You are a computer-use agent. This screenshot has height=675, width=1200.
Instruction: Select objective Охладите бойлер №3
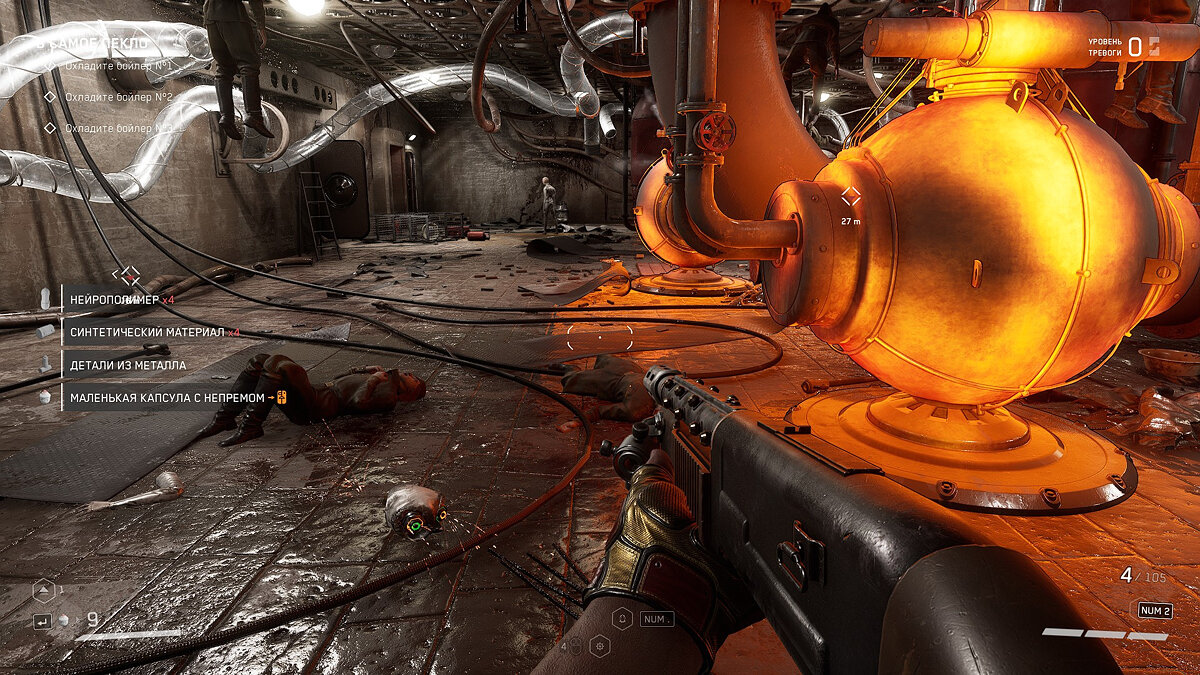coord(118,128)
